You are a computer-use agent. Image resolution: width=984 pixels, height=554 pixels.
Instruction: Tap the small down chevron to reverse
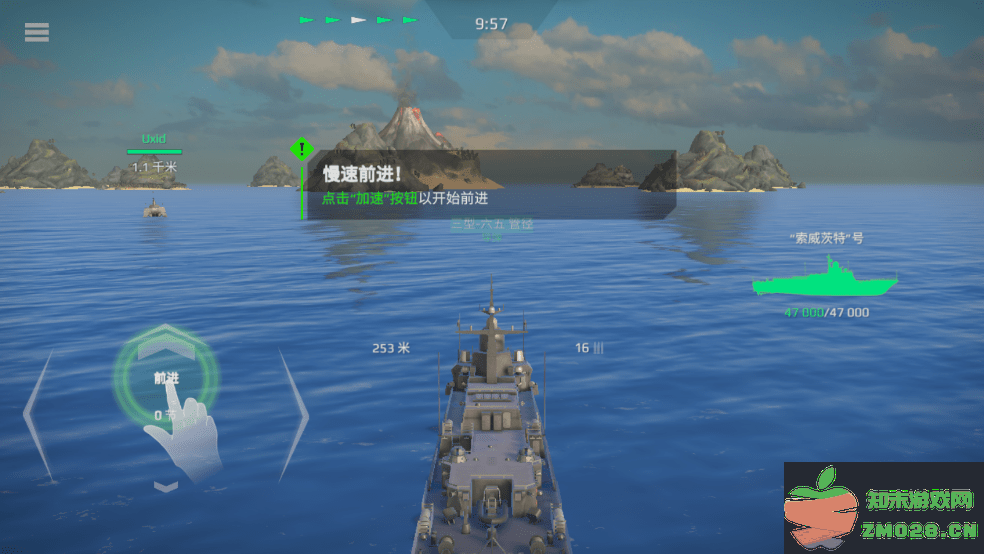click(x=166, y=486)
